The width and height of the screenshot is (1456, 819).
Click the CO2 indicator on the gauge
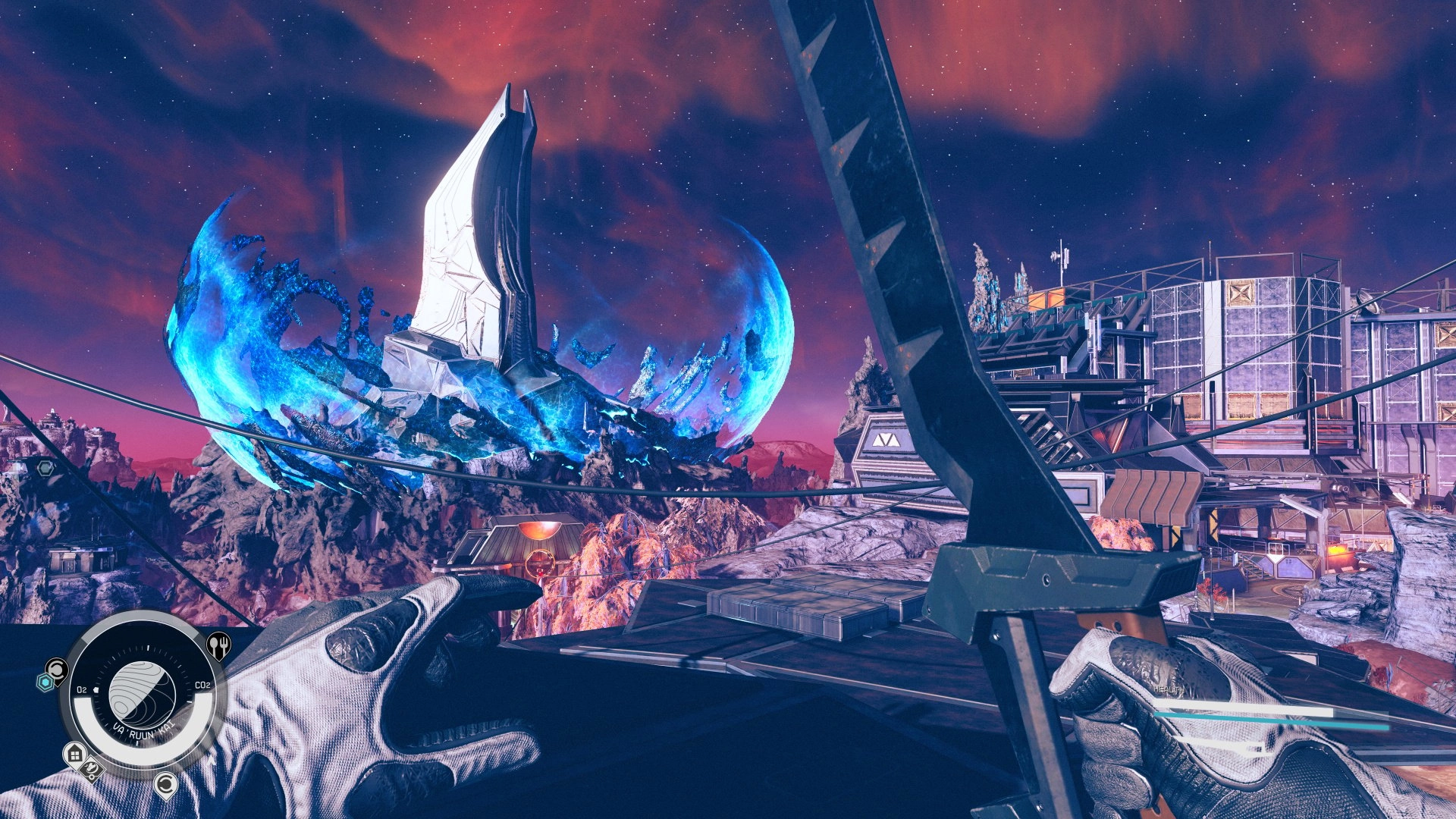[201, 685]
